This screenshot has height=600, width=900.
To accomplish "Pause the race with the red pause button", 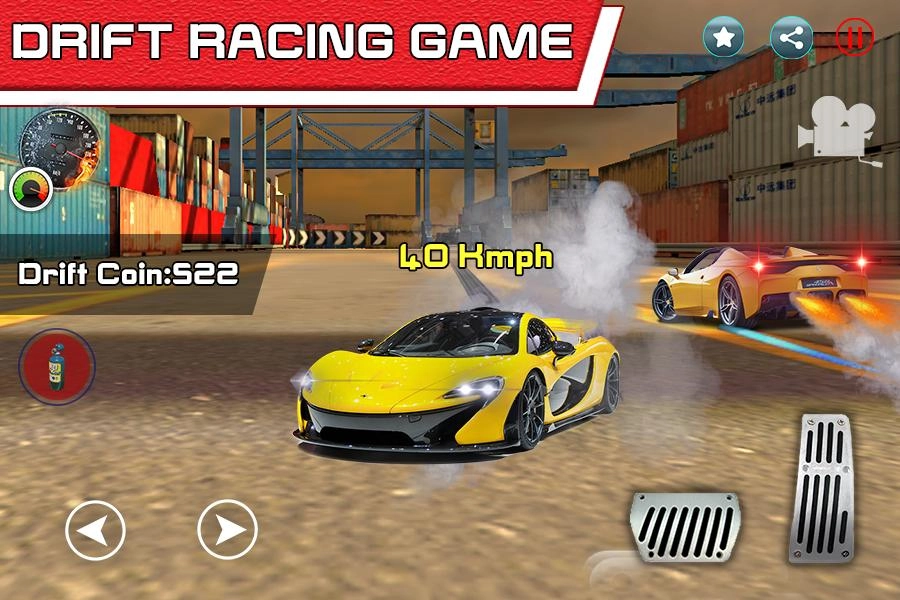I will pos(854,38).
